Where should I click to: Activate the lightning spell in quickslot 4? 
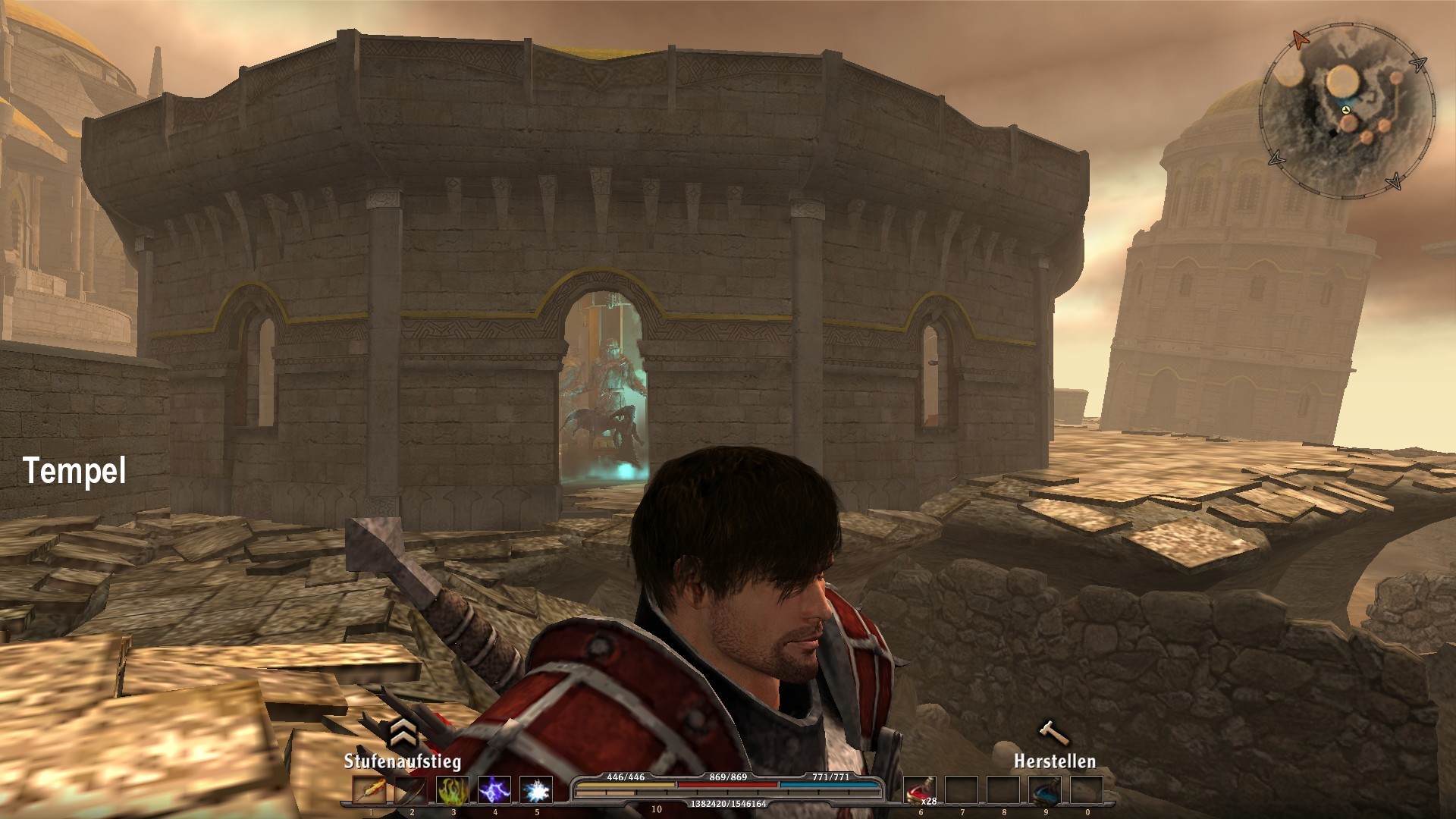point(494,789)
